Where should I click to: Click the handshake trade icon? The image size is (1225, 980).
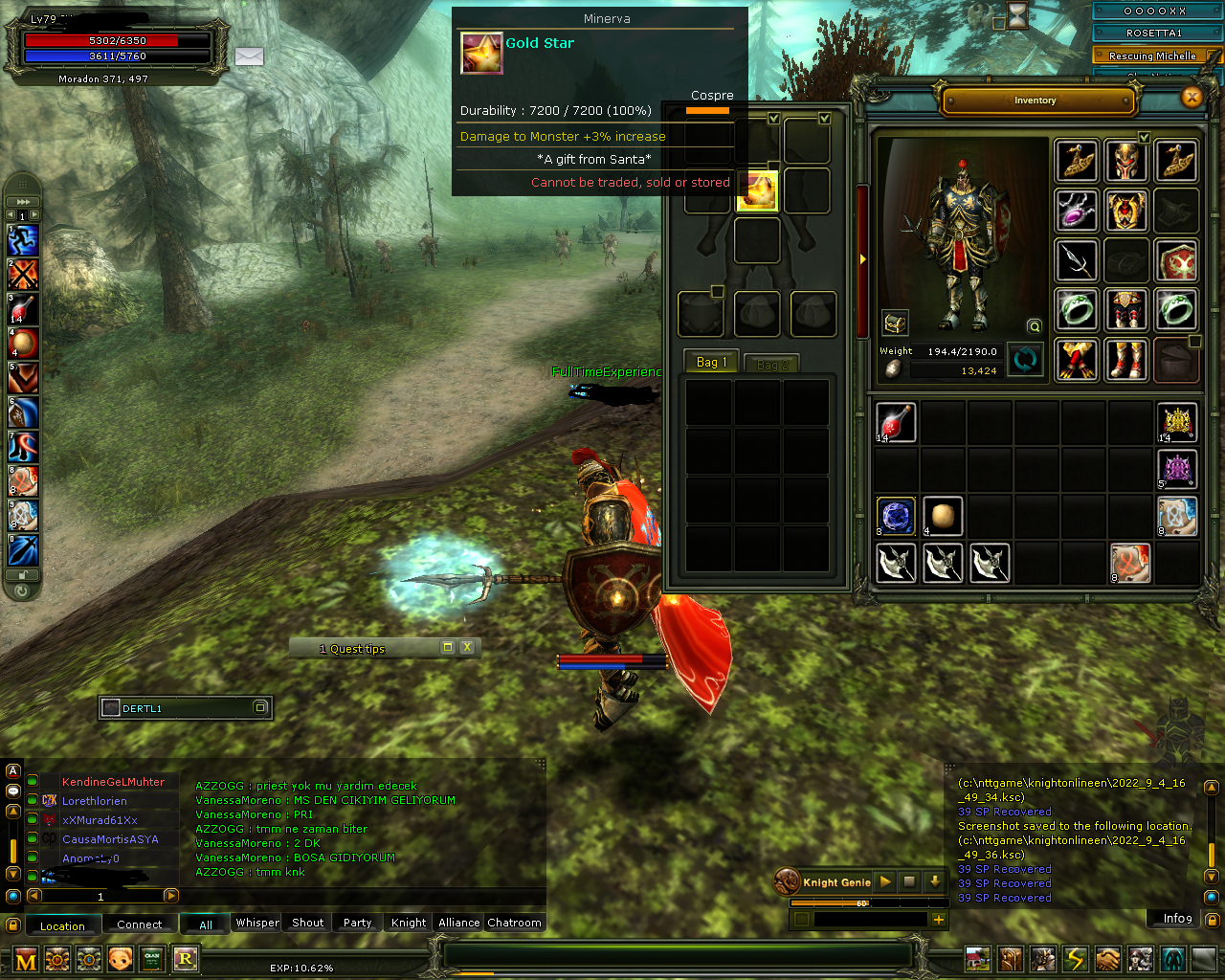[1107, 958]
